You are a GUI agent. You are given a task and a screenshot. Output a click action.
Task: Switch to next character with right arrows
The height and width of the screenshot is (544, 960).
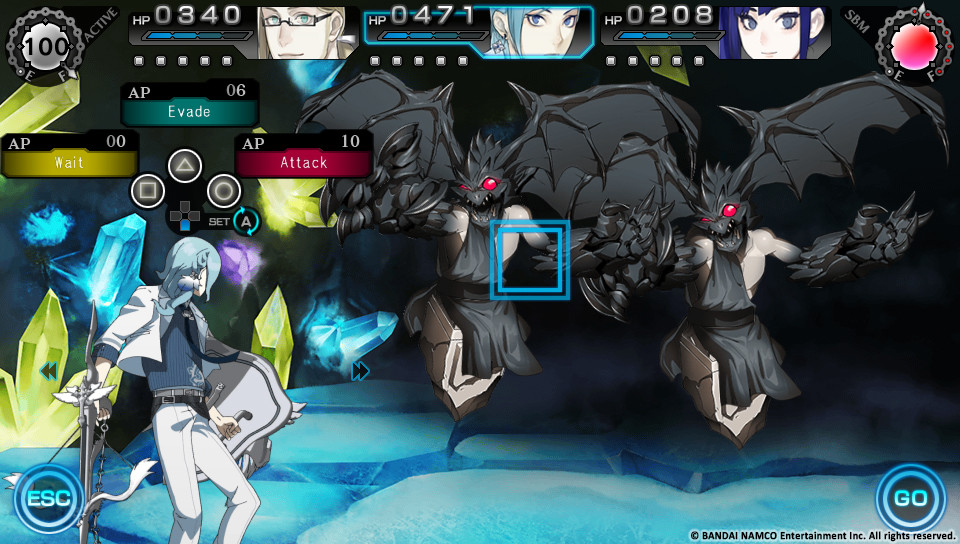point(361,372)
